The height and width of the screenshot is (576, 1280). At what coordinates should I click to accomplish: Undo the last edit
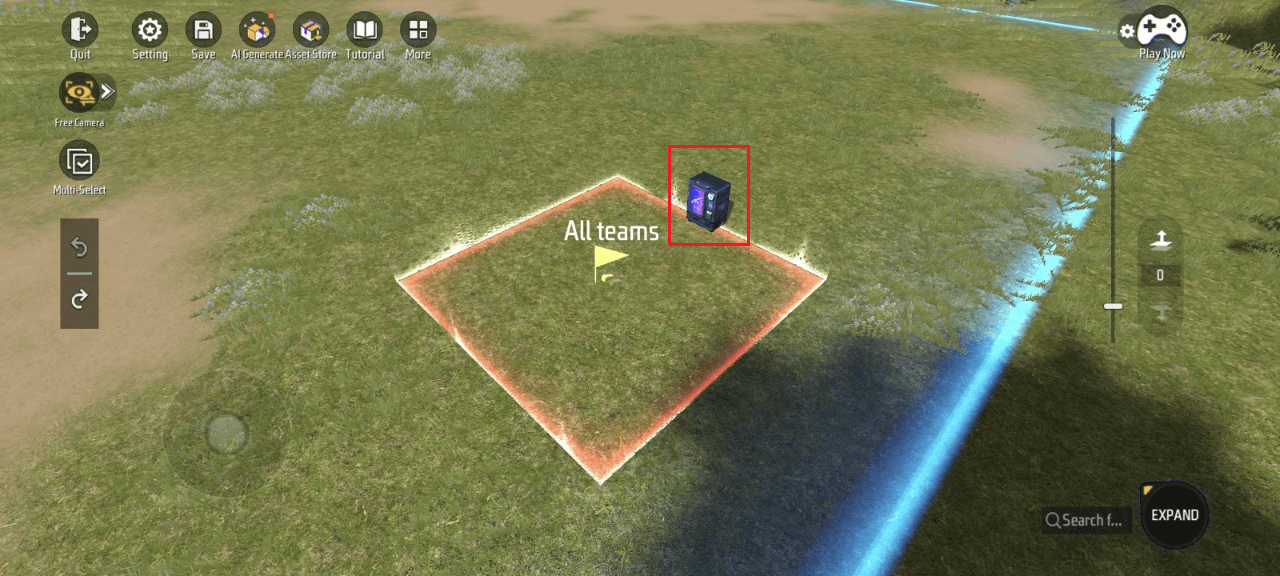pos(79,247)
